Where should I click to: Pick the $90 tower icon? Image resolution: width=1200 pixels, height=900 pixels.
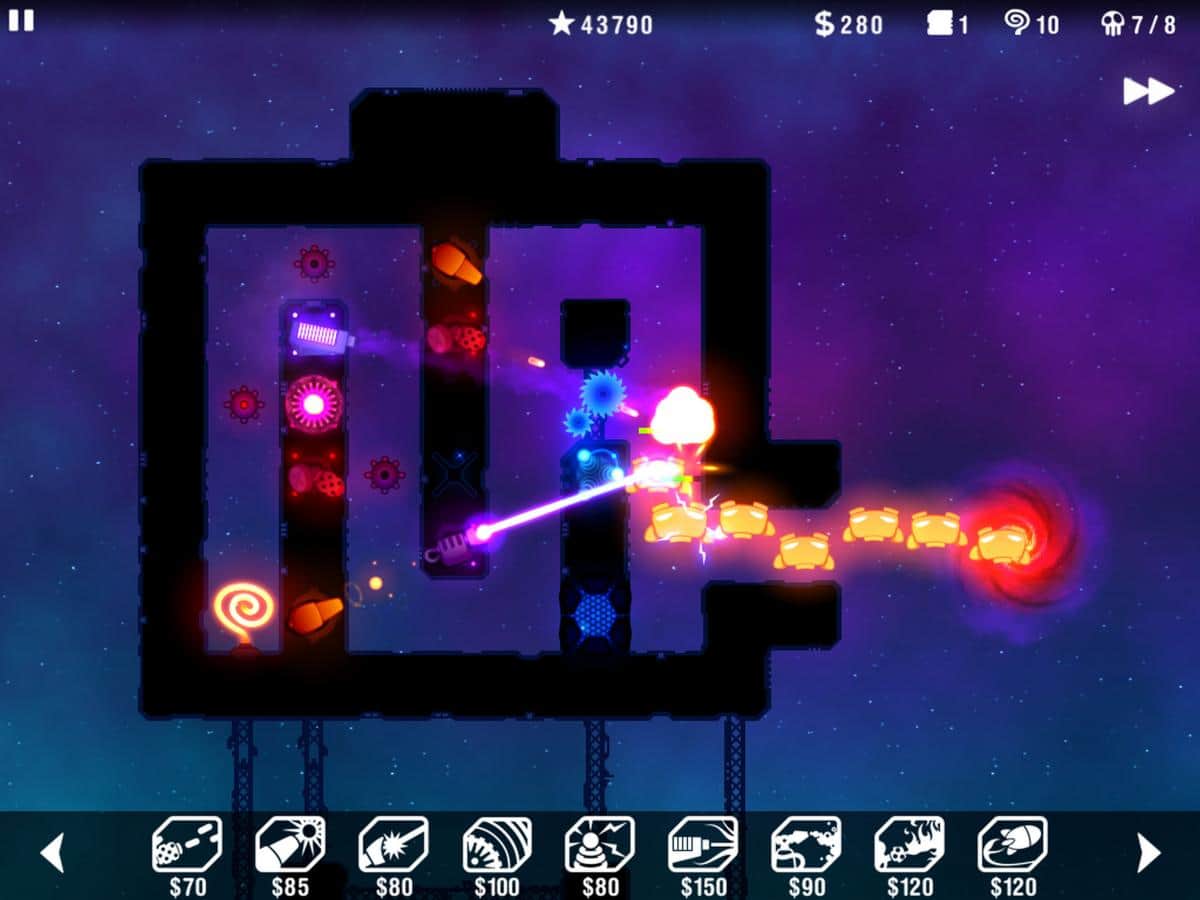(x=806, y=845)
